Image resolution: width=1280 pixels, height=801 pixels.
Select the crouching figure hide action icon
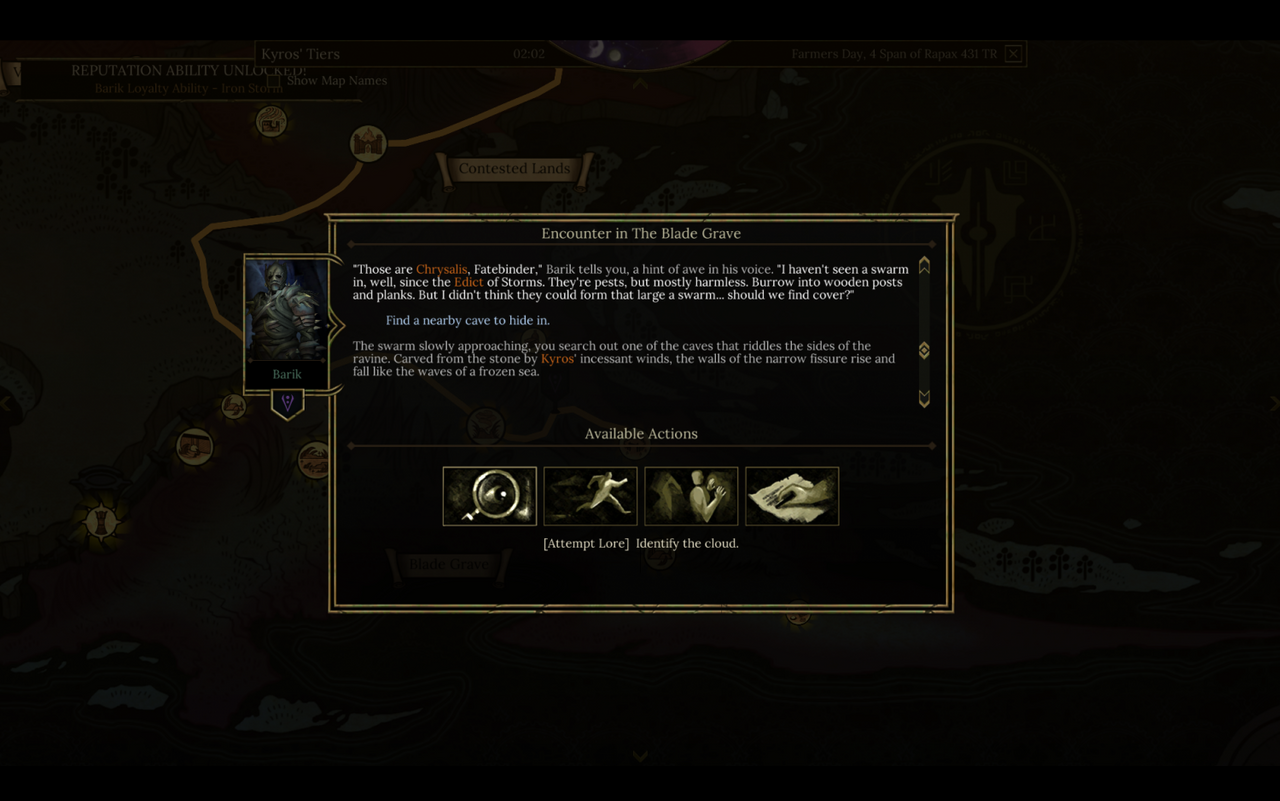tap(691, 496)
